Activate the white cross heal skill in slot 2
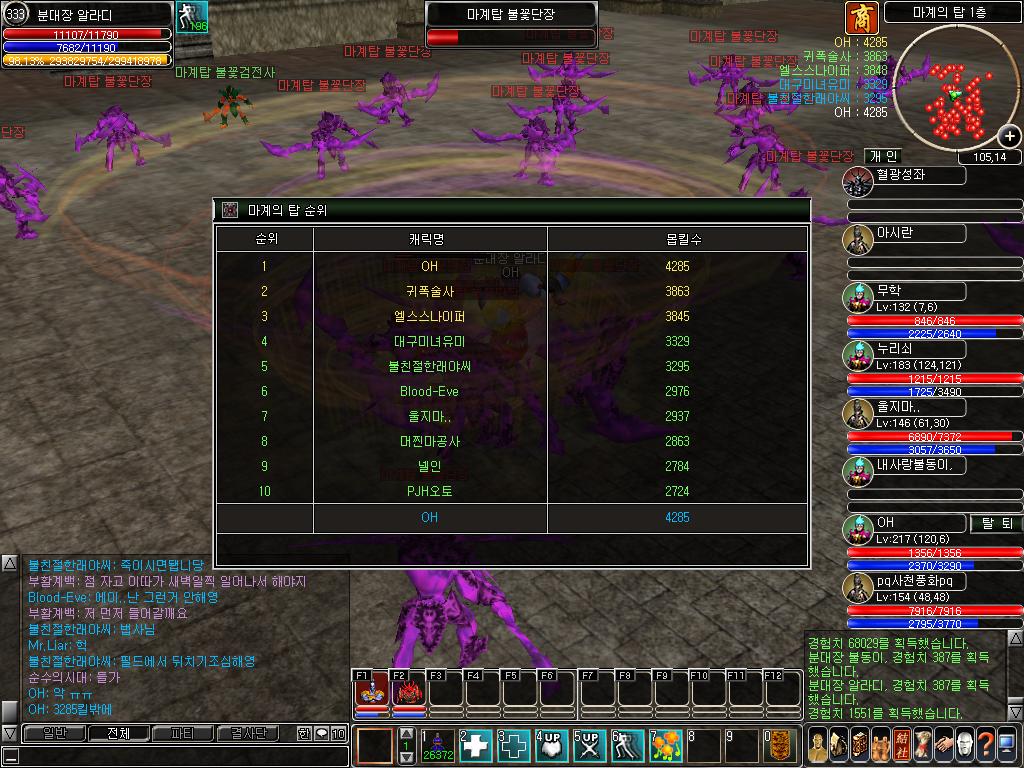1024x768 pixels. pyautogui.click(x=477, y=746)
